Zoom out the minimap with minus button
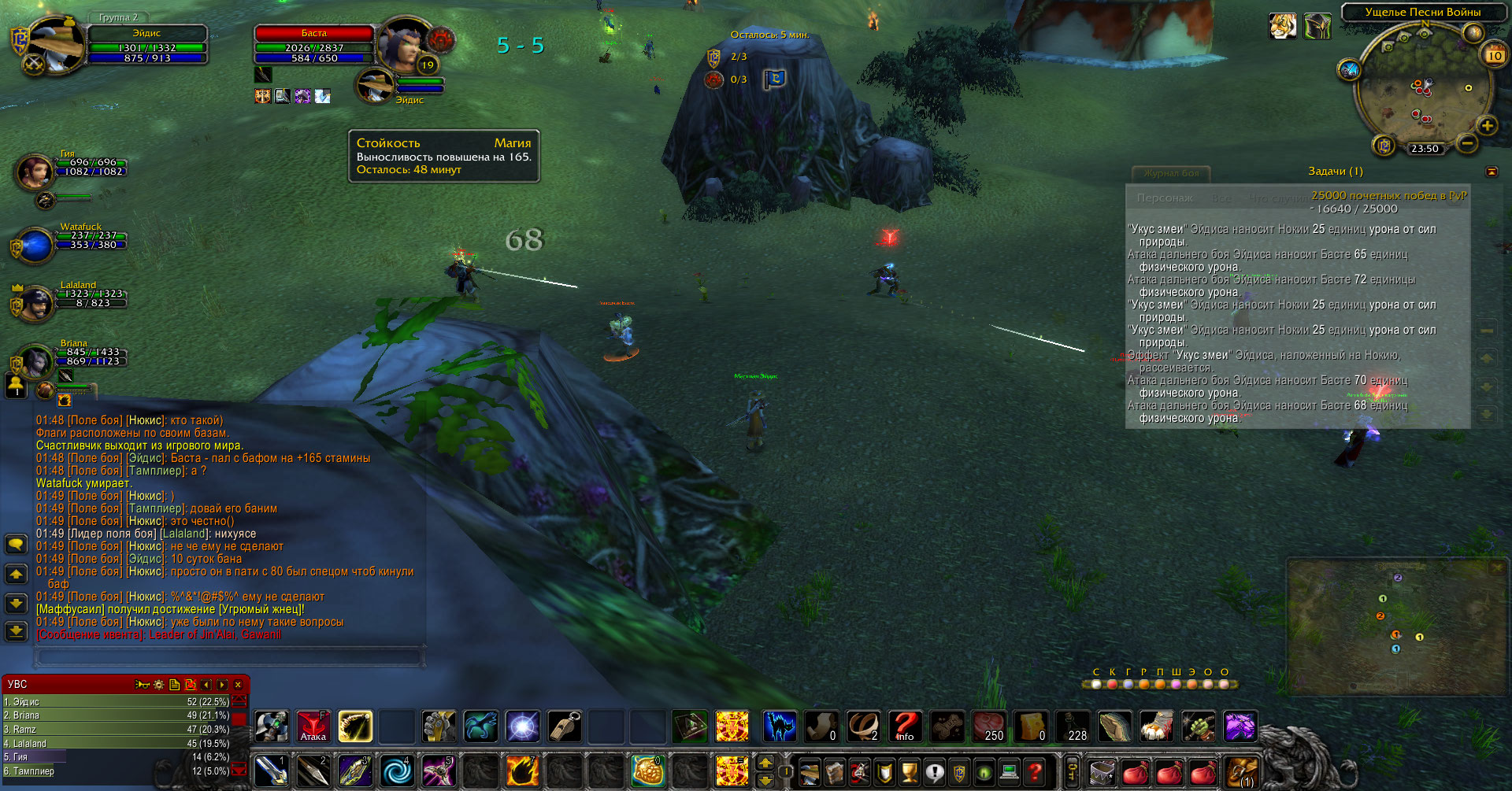The height and width of the screenshot is (791, 1512). [x=1466, y=143]
